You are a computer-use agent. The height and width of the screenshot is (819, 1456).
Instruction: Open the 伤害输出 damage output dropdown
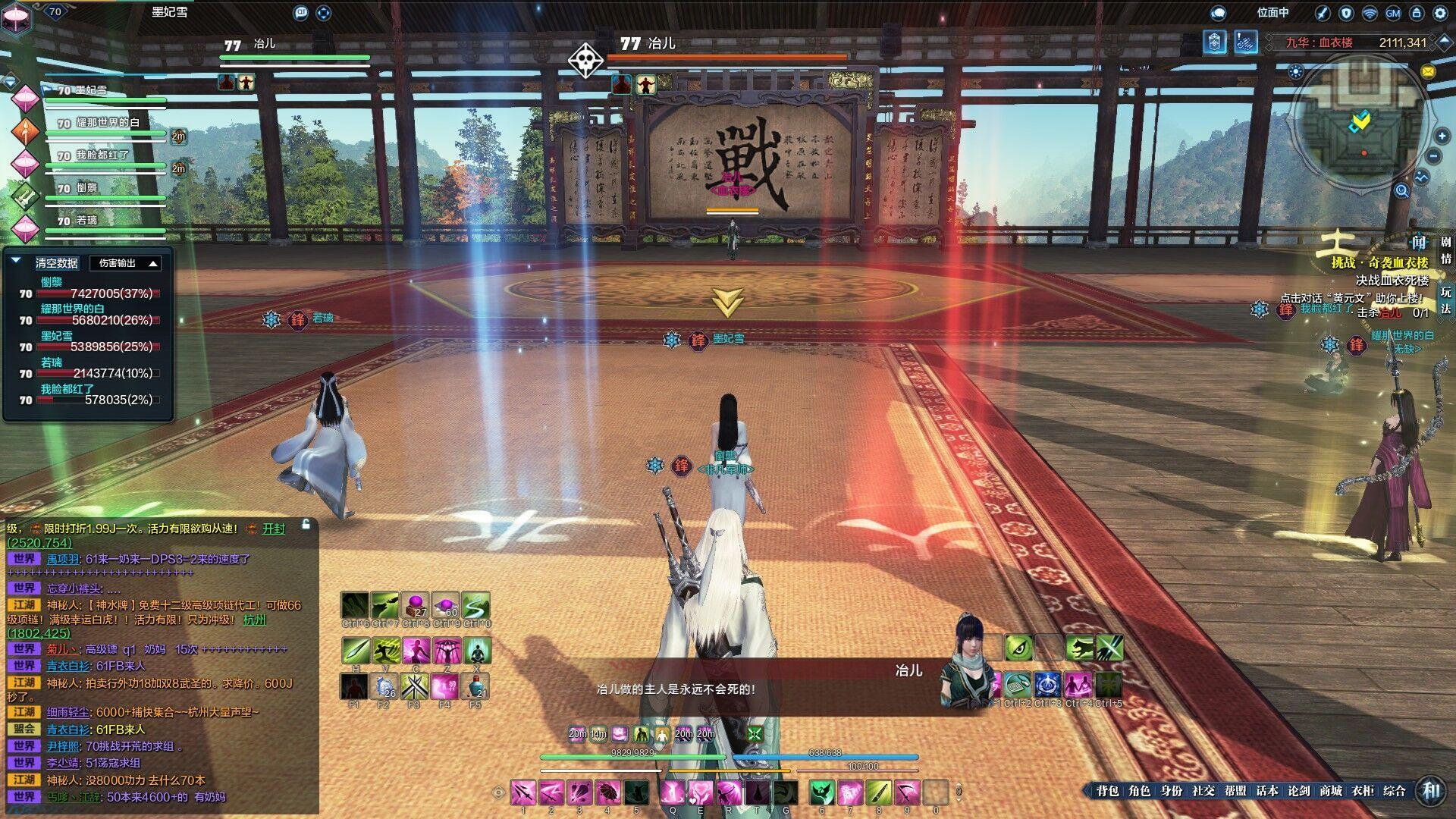(125, 263)
